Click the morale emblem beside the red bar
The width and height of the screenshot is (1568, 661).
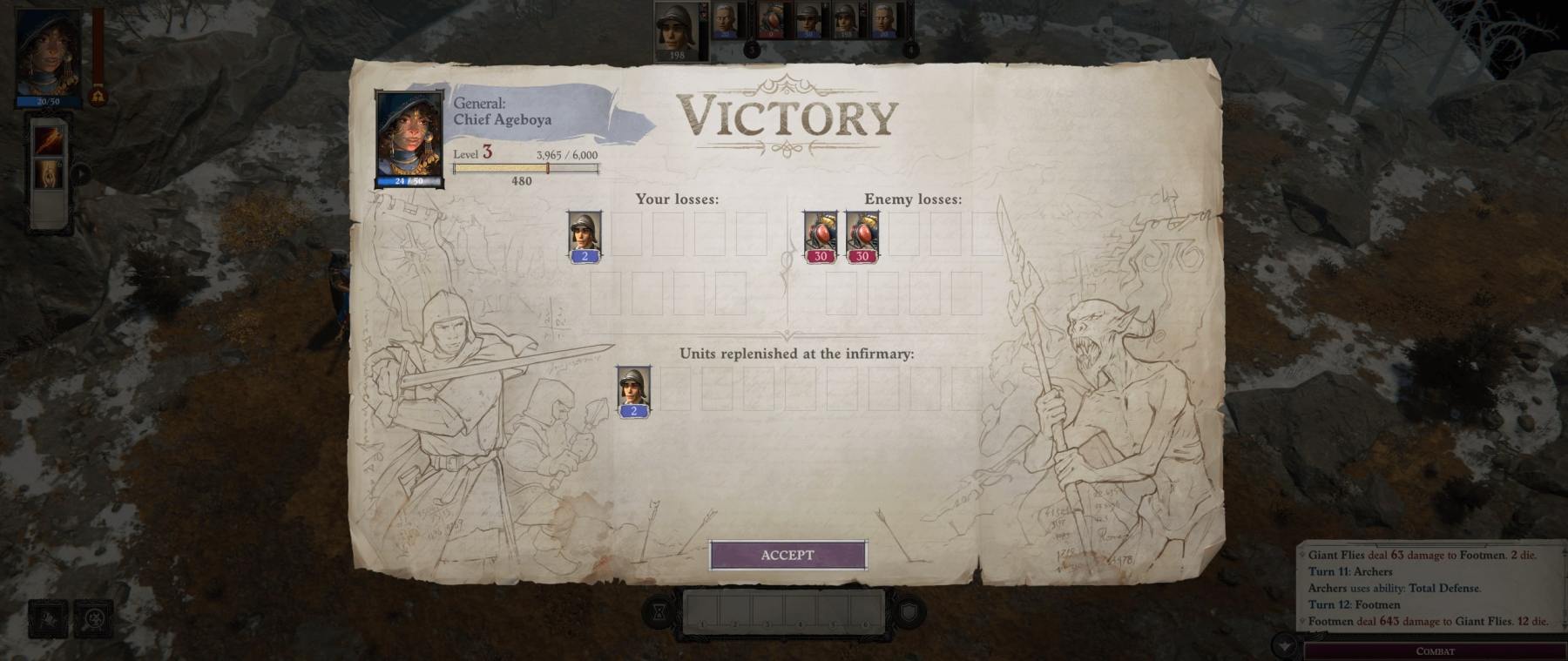[x=98, y=95]
